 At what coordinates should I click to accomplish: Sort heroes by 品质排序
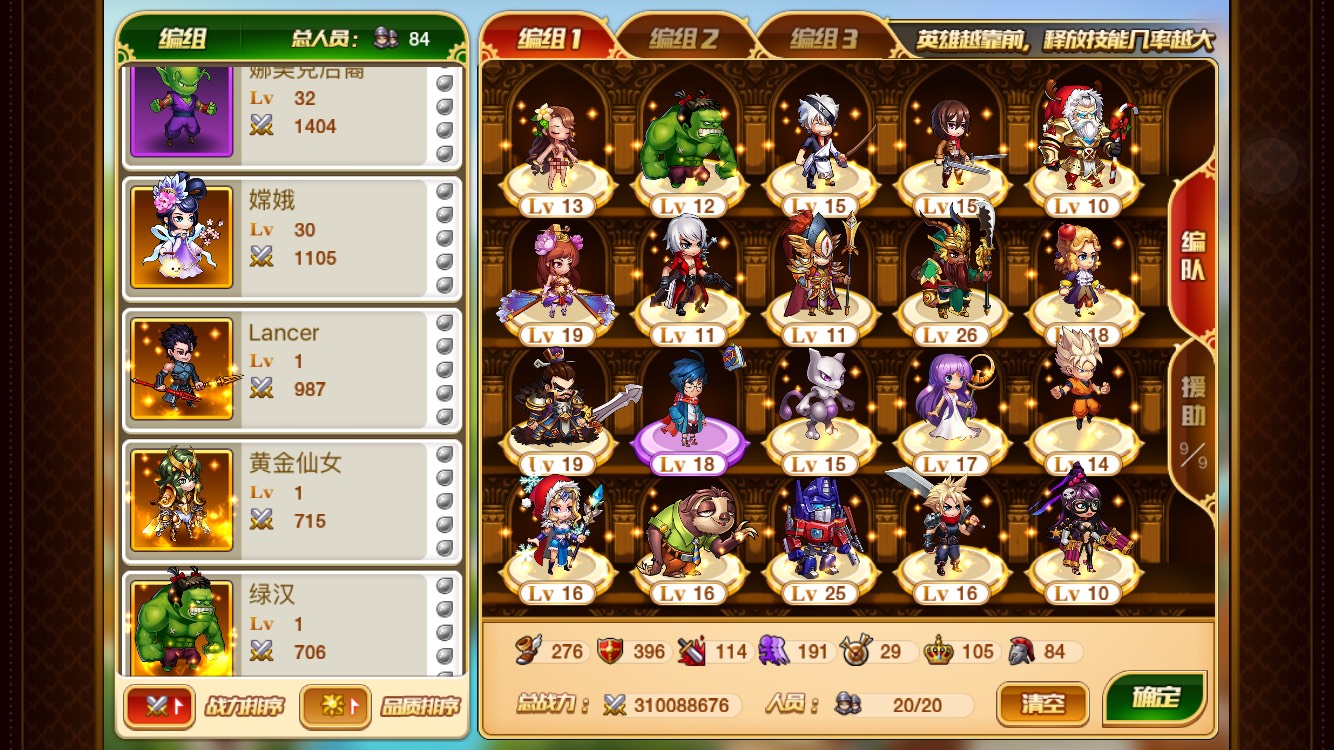335,706
